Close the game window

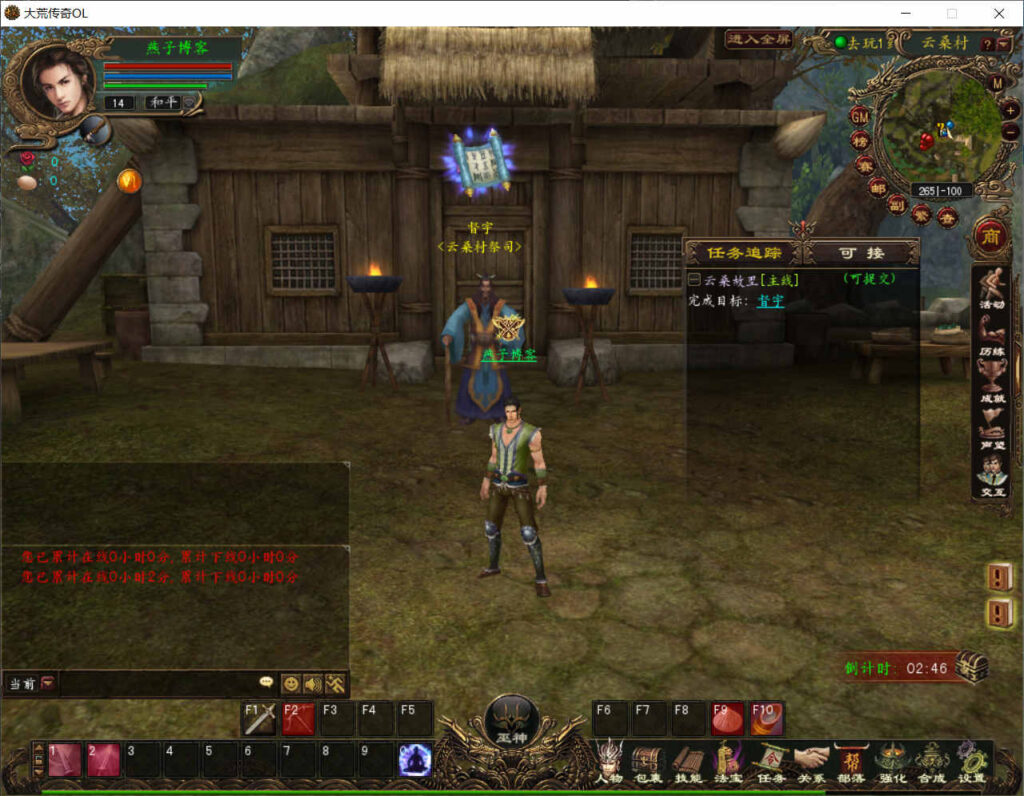(999, 13)
